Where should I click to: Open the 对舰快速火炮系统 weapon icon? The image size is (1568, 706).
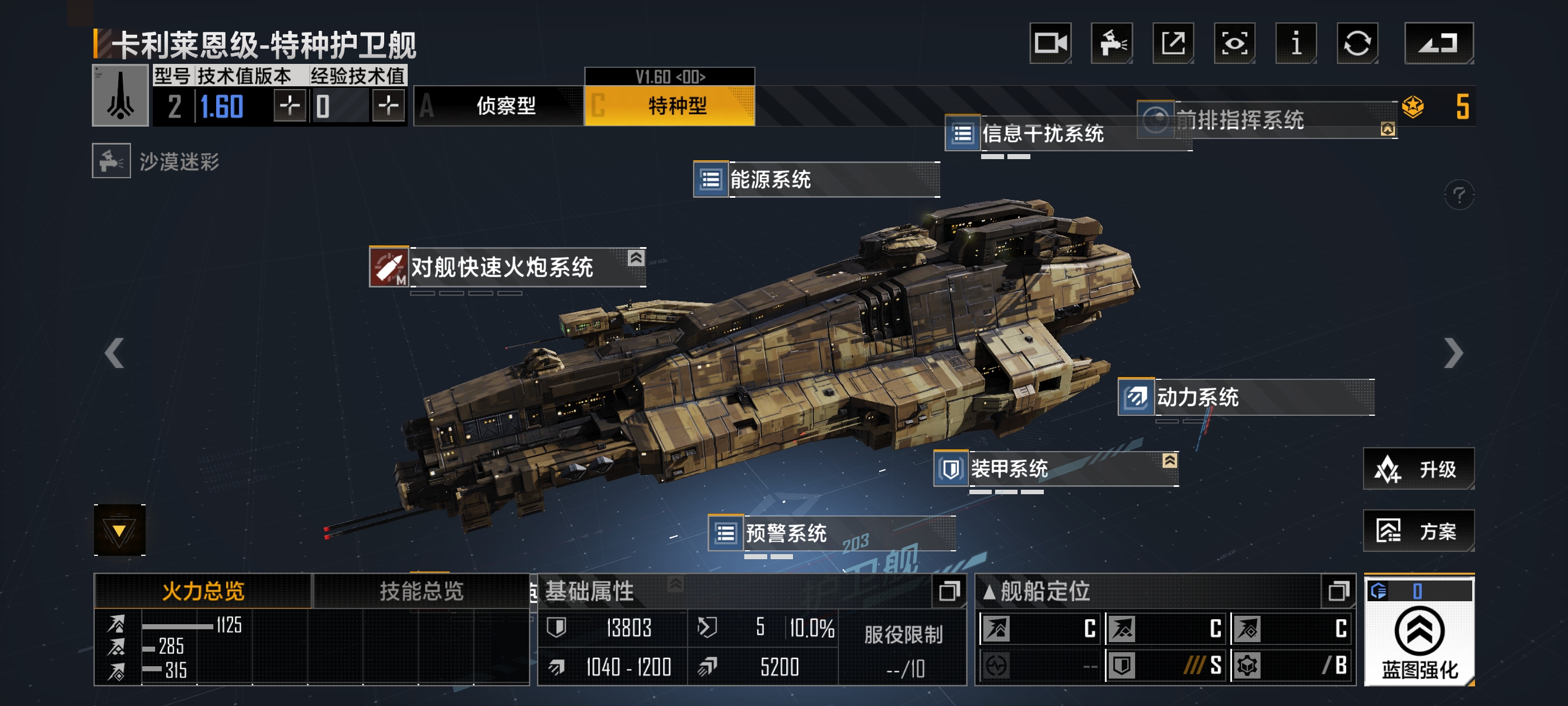390,267
